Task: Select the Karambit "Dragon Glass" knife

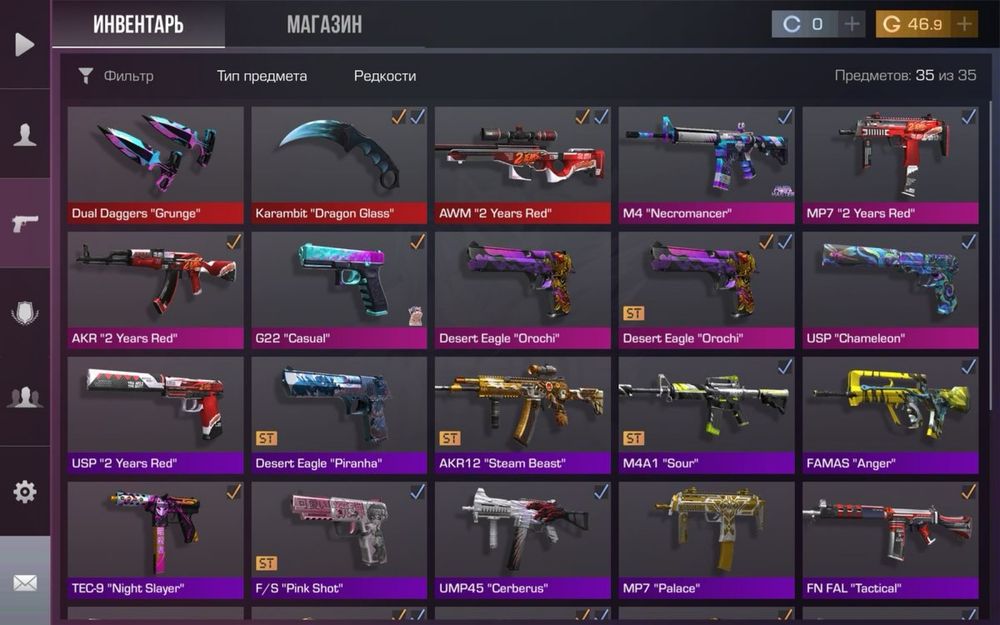Action: click(x=339, y=164)
